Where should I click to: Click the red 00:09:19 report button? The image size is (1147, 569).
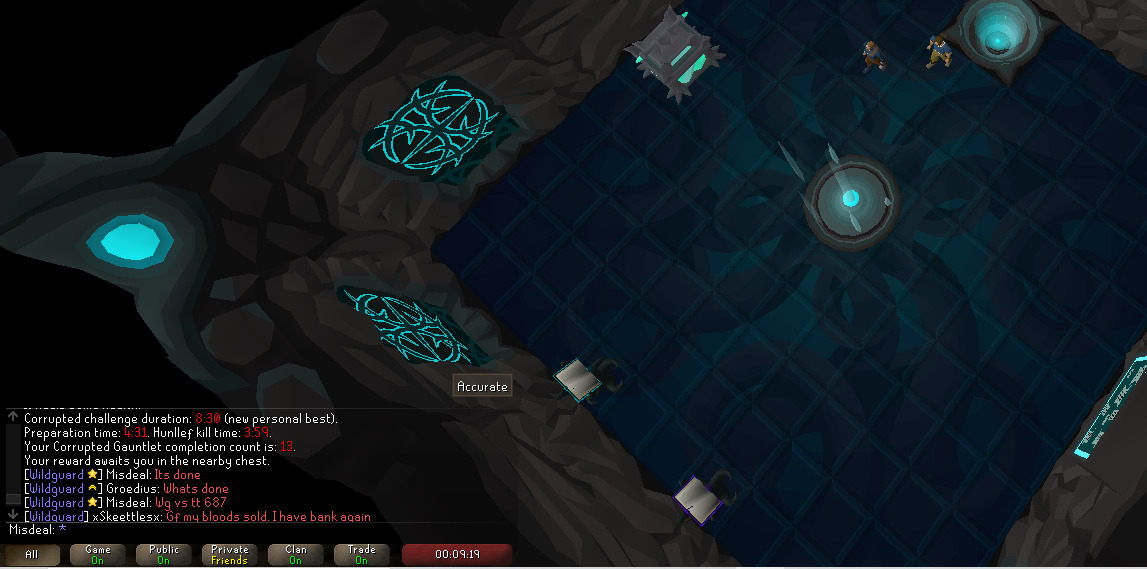coord(457,554)
